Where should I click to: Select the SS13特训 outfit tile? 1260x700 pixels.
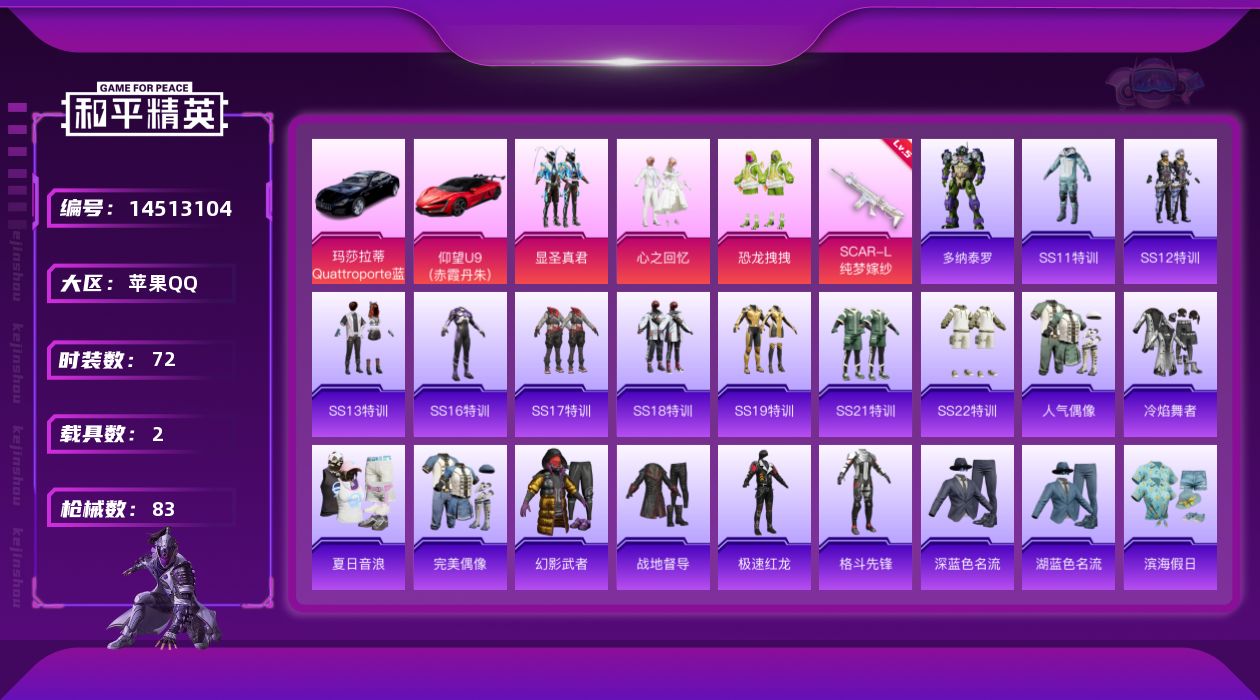[x=358, y=364]
